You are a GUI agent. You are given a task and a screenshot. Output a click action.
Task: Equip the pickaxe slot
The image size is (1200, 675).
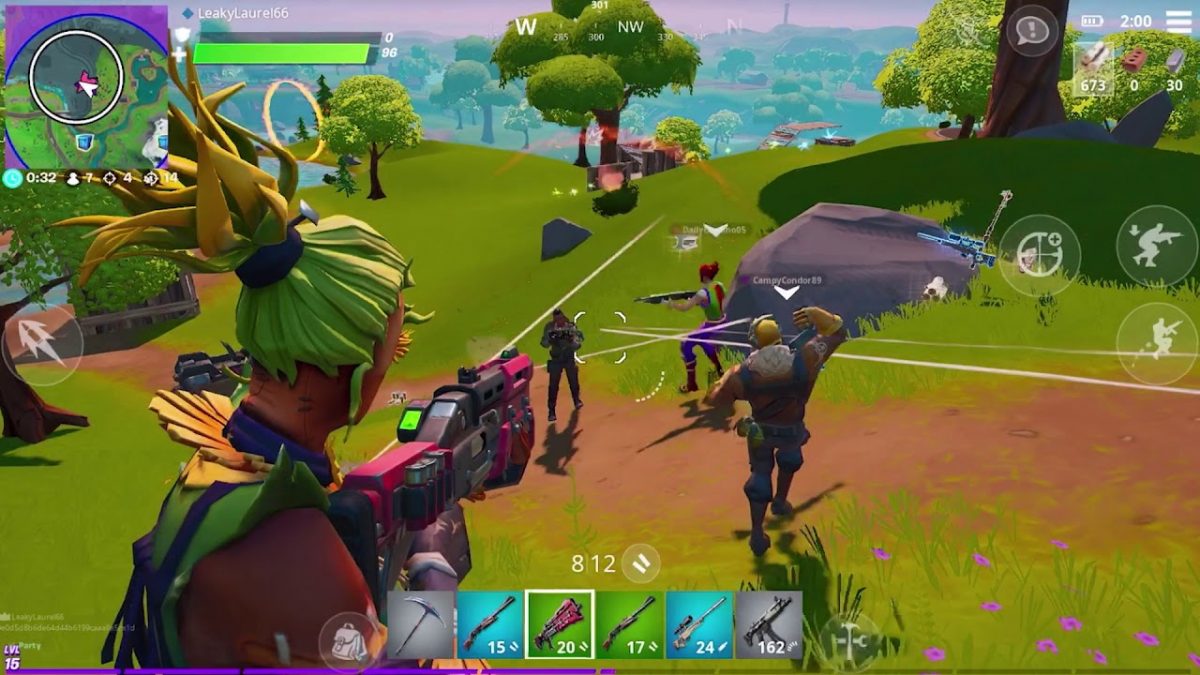click(420, 624)
